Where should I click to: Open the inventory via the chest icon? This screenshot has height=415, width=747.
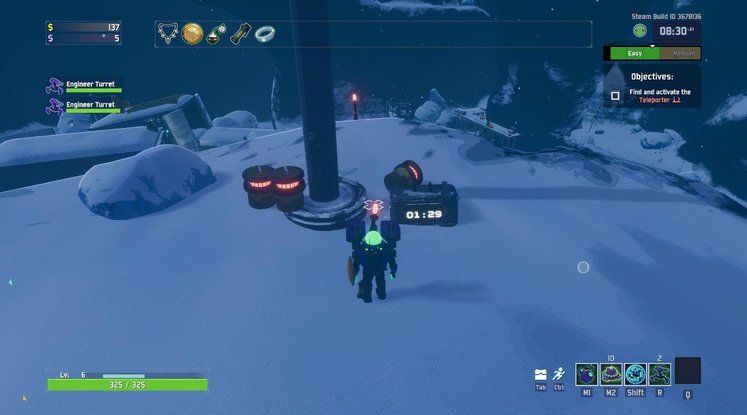click(541, 374)
